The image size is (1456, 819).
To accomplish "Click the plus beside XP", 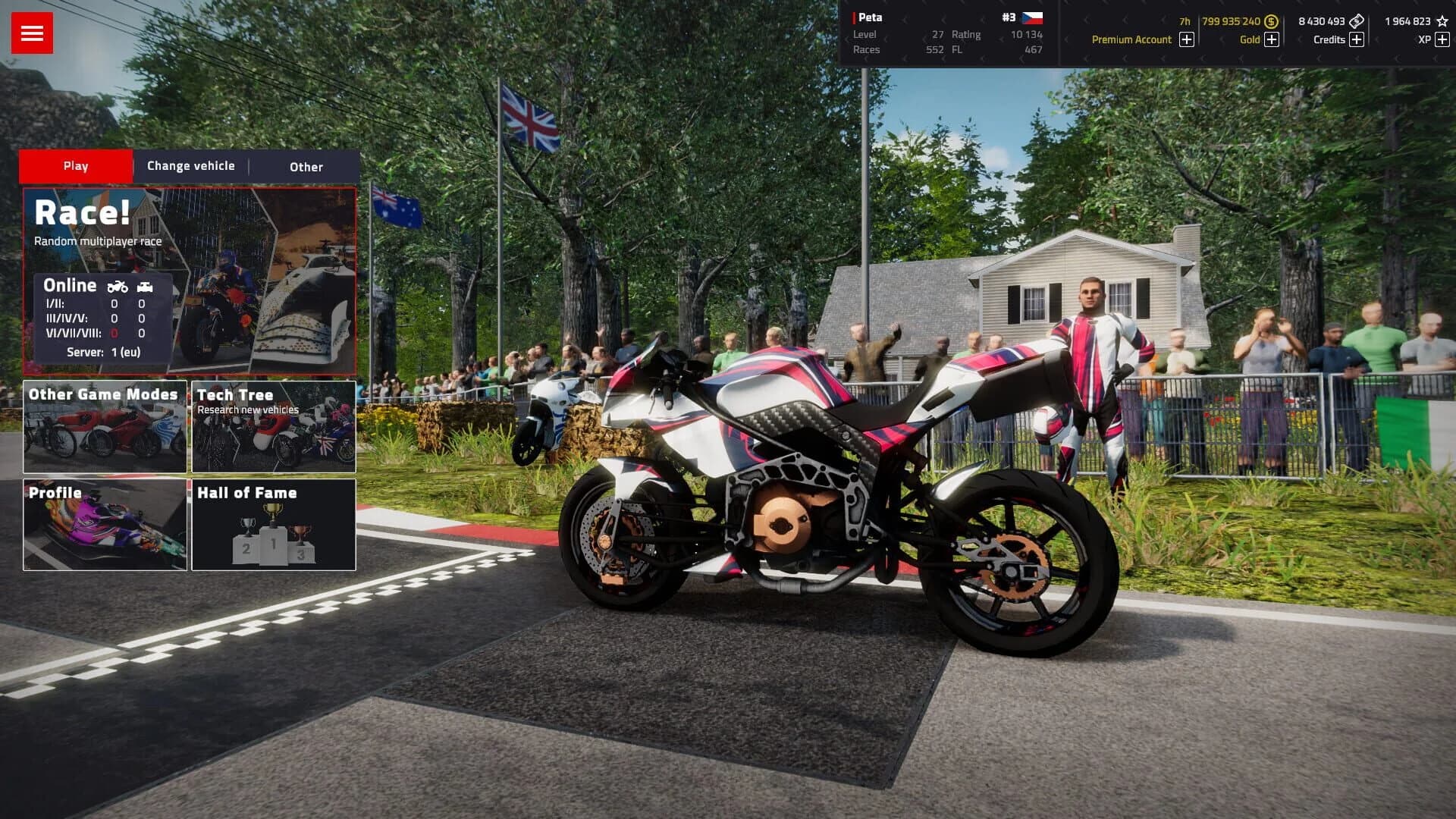I will click(x=1442, y=39).
